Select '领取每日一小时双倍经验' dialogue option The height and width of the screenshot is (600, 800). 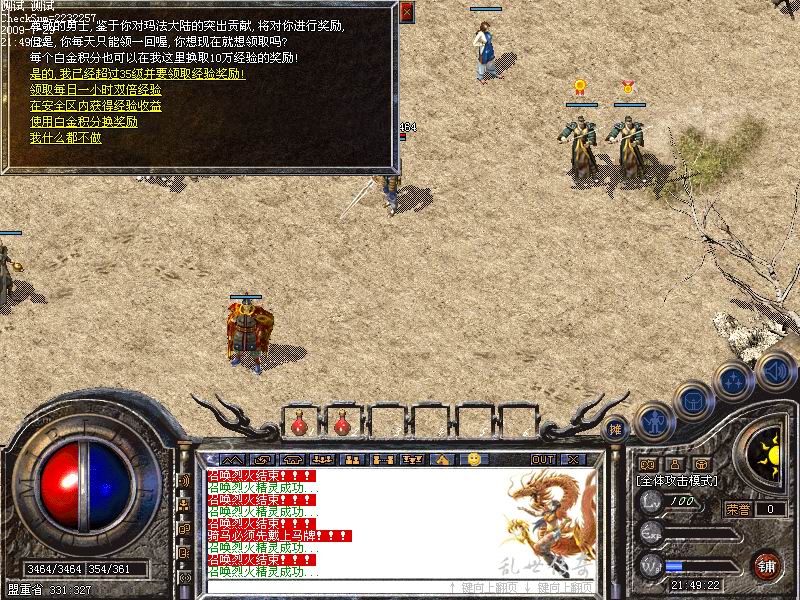tap(96, 90)
